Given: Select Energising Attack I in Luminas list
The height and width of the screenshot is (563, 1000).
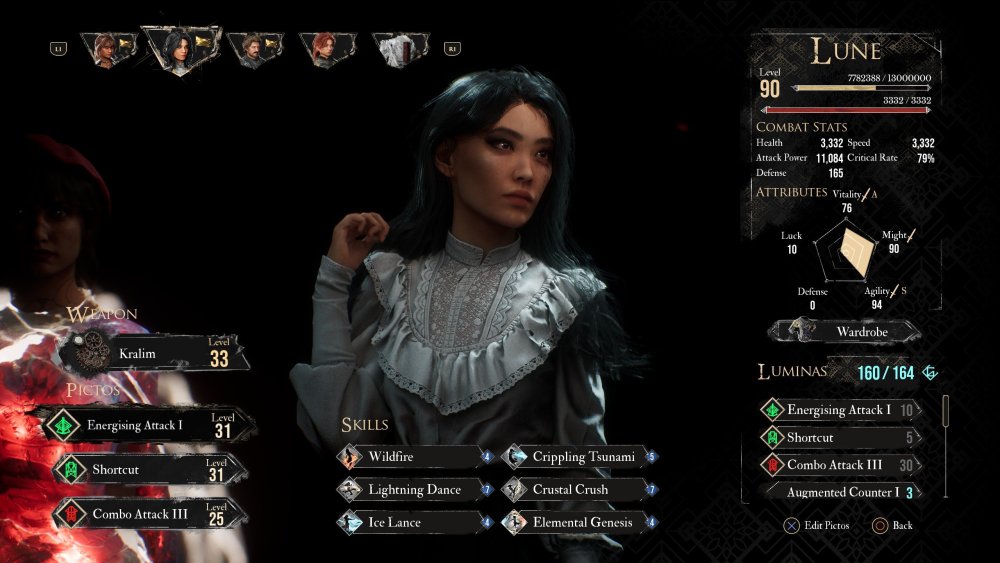Looking at the screenshot, I should tap(840, 410).
